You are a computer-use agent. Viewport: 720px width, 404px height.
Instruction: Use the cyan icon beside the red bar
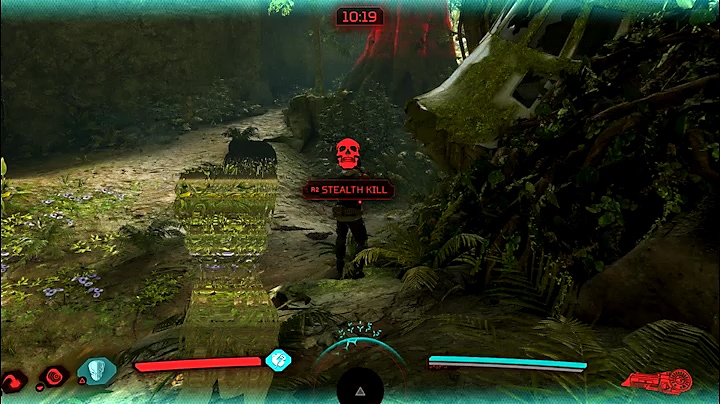(277, 361)
